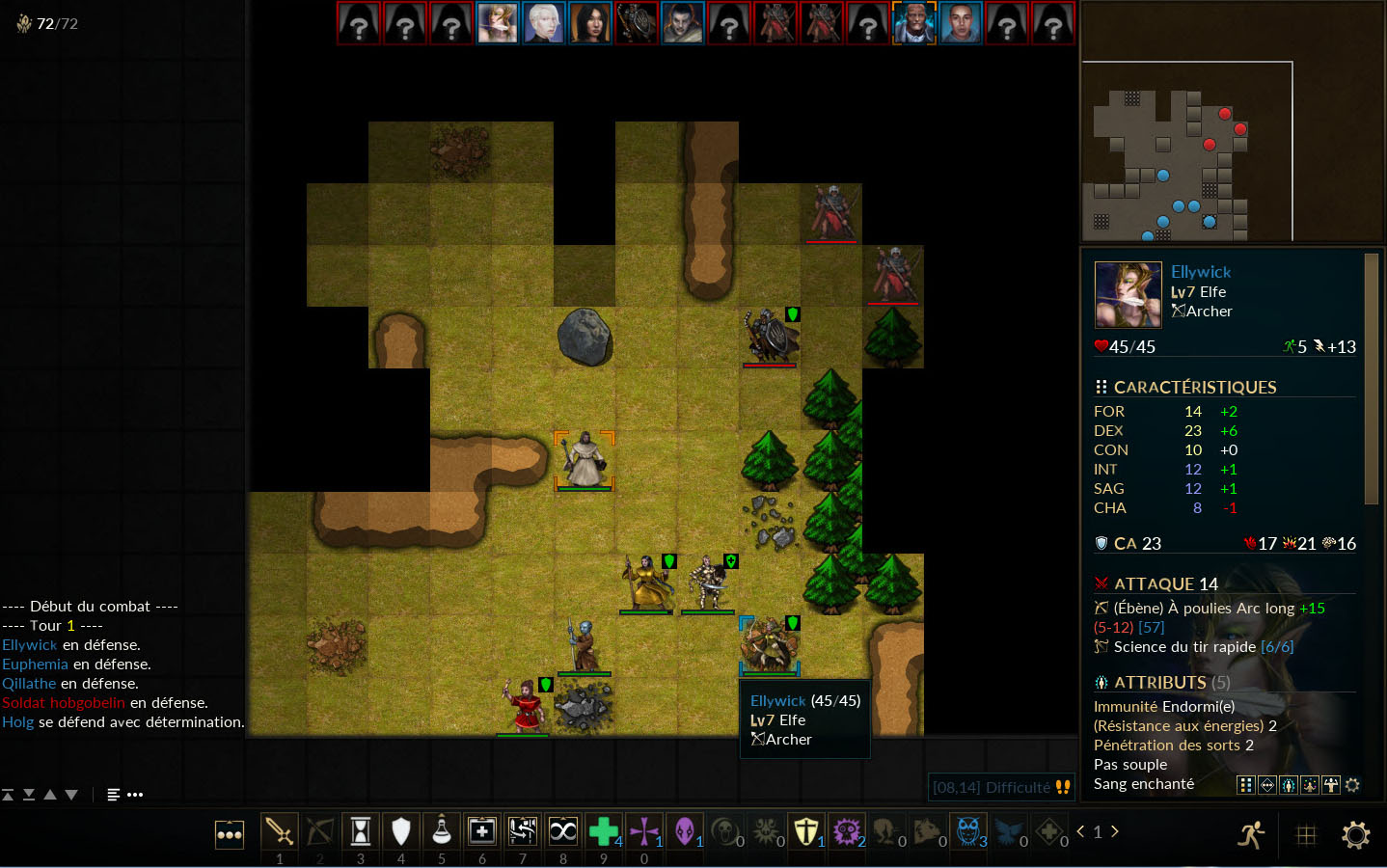Activate the shield defend action
Image resolution: width=1387 pixels, height=868 pixels.
401,831
